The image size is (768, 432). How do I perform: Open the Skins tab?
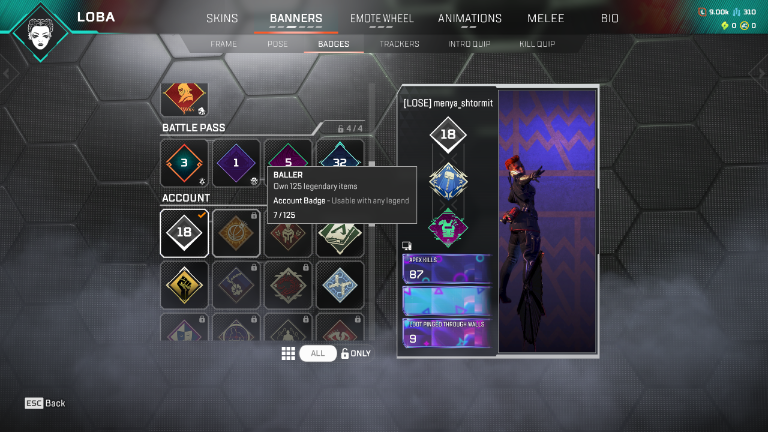[222, 18]
